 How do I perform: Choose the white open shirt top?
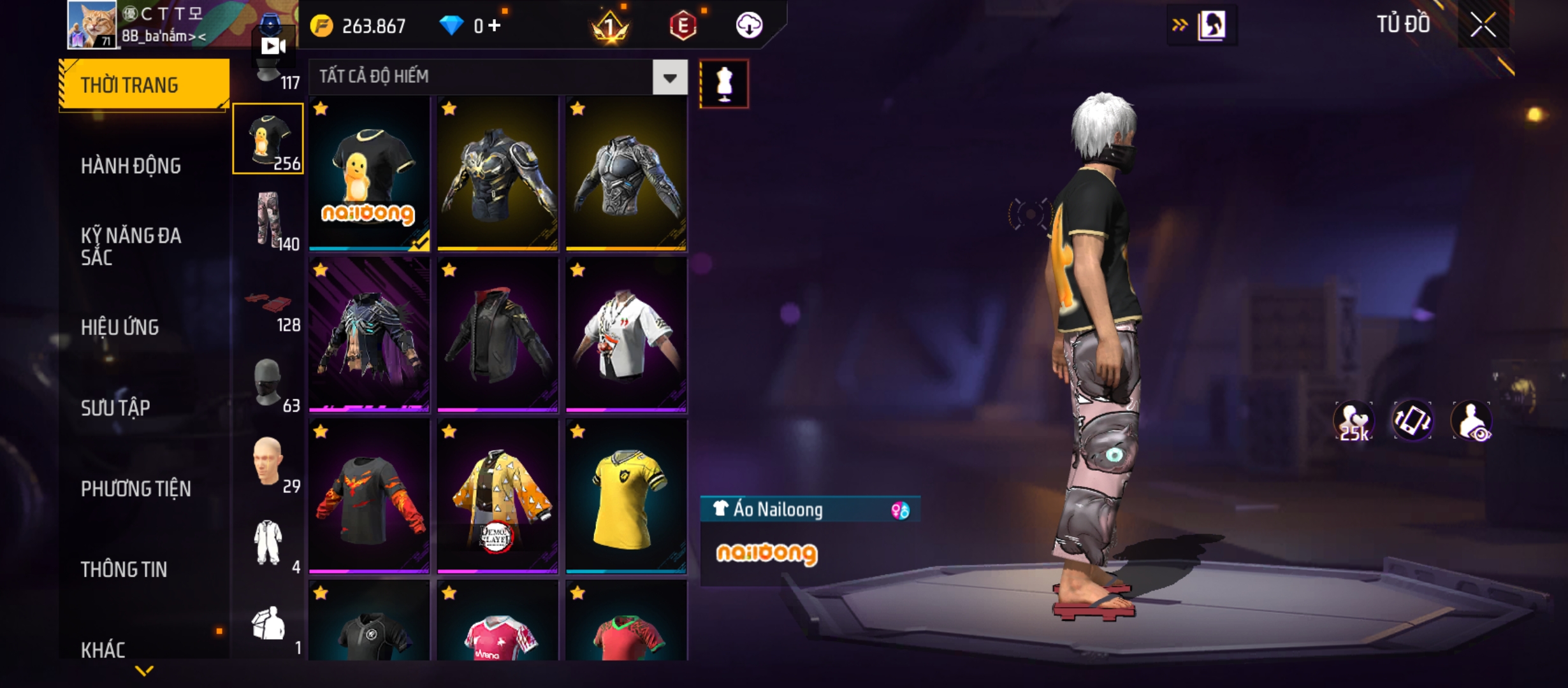(626, 334)
